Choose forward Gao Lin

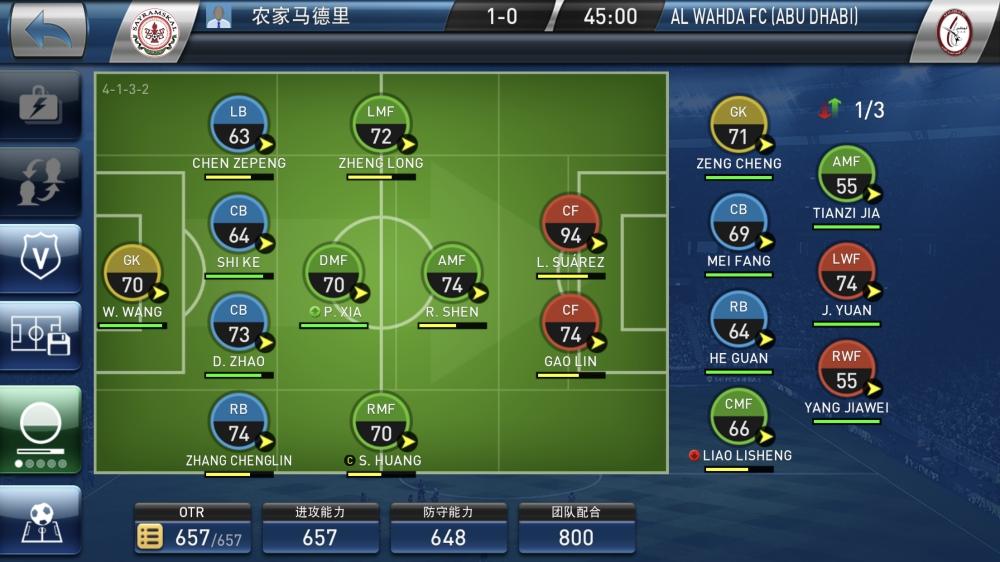[x=570, y=323]
